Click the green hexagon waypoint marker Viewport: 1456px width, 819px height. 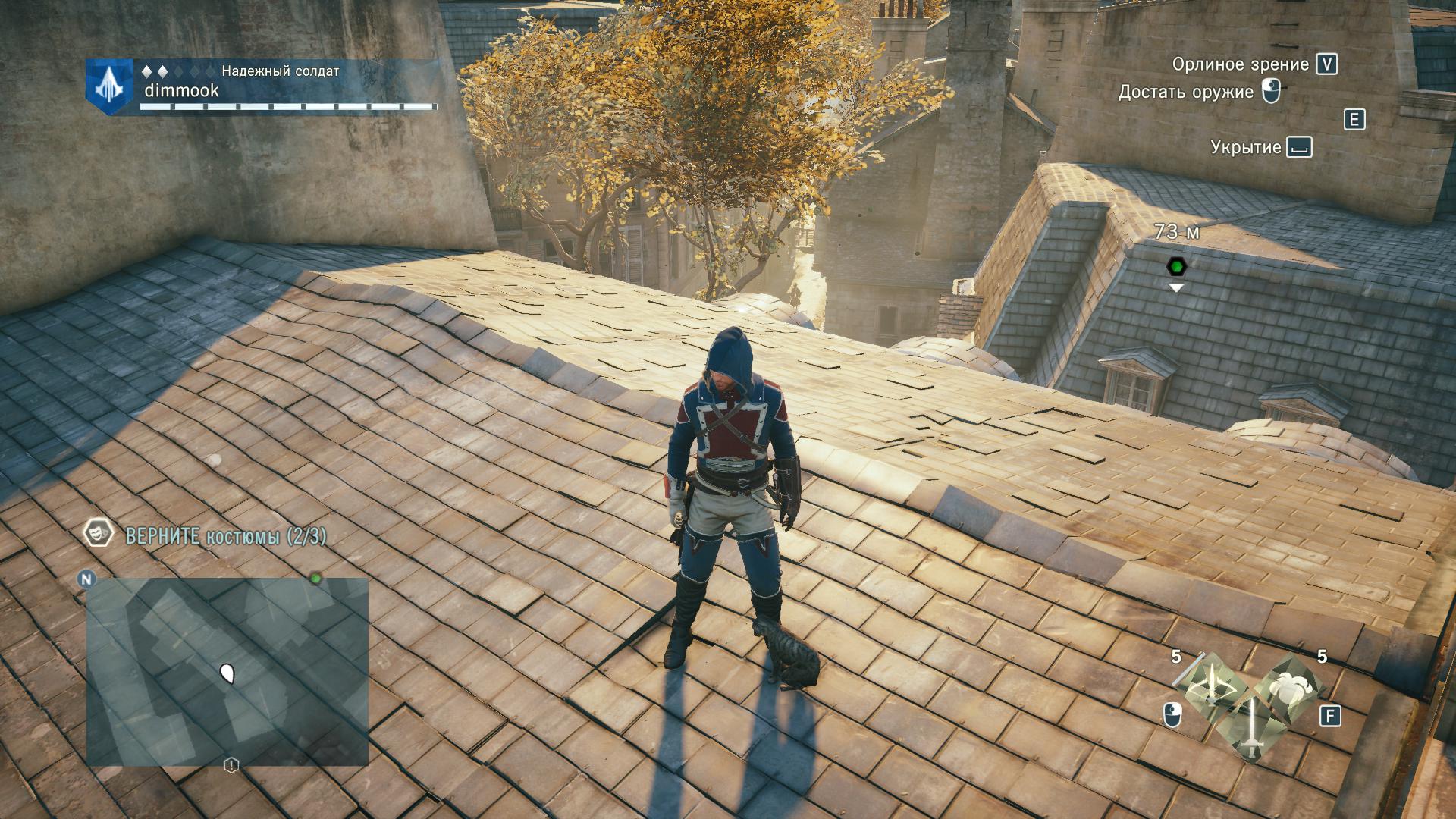click(1176, 266)
